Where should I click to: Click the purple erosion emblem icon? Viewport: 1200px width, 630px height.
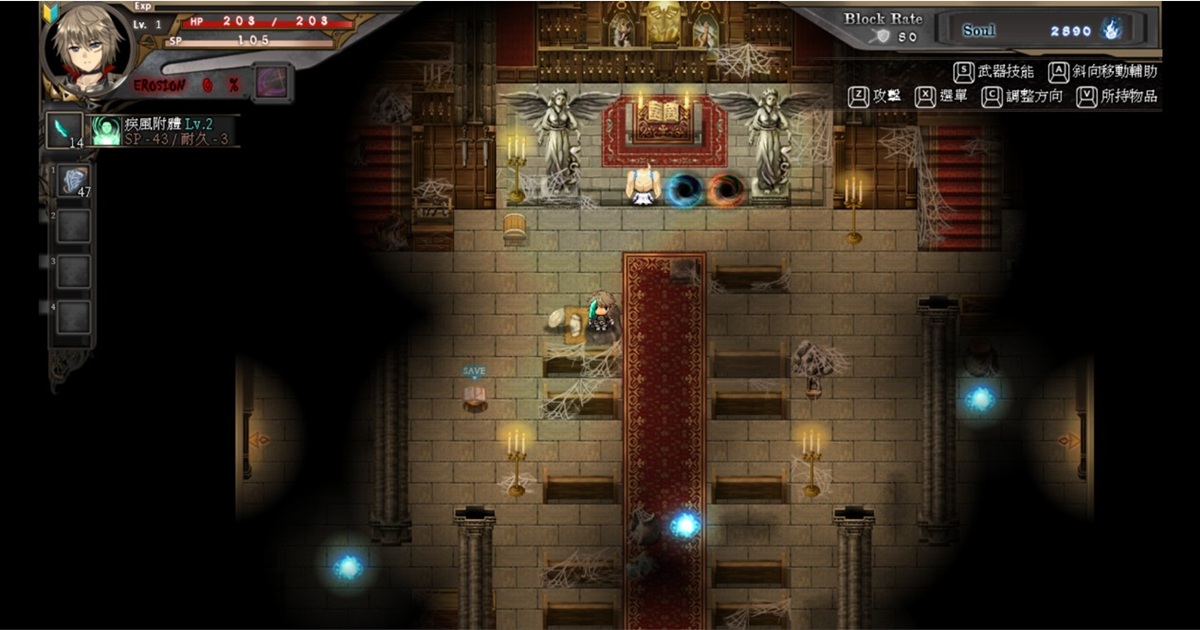point(270,81)
